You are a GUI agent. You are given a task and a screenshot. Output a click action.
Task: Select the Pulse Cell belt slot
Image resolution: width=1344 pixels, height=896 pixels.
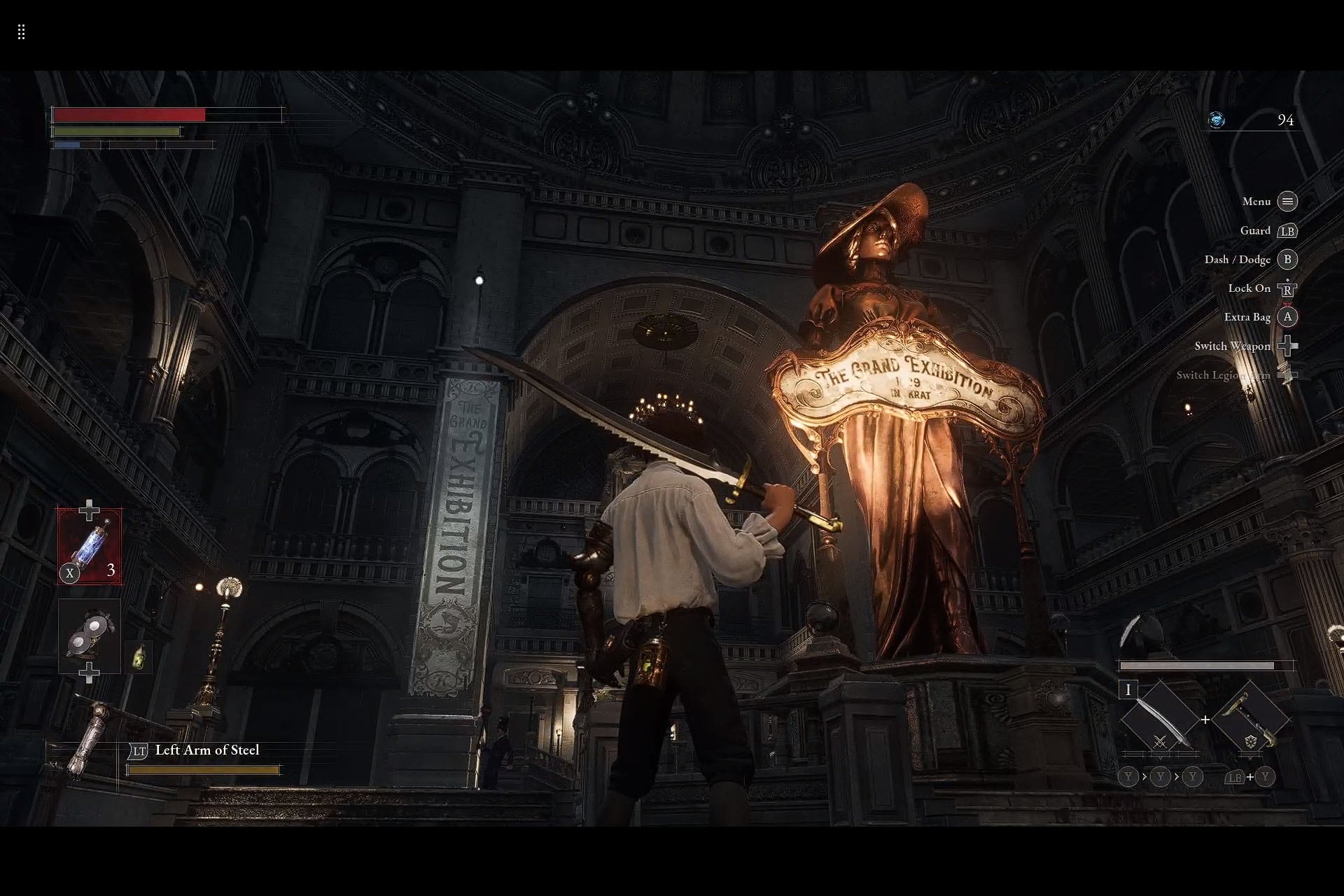(x=90, y=547)
